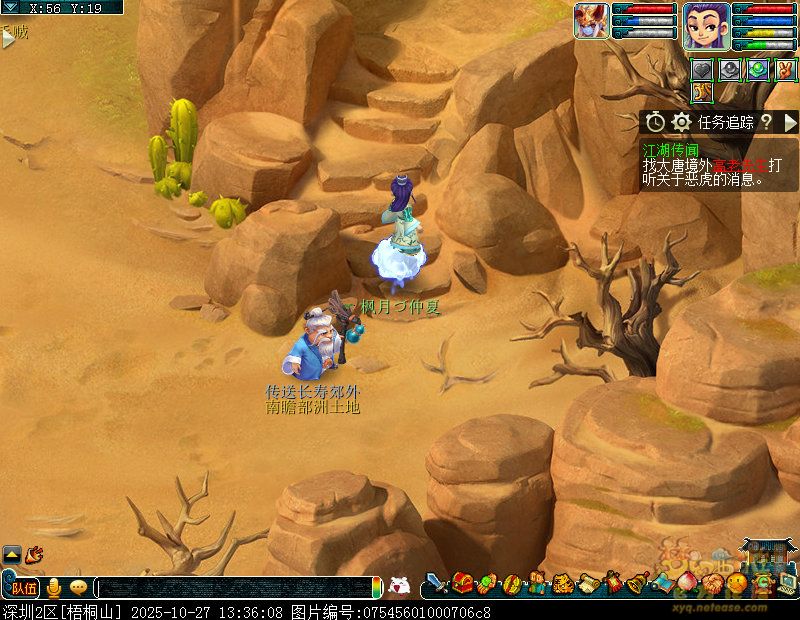Screen dimensions: 800x620
Task: Open the task tracker settings gear
Action: pyautogui.click(x=681, y=122)
